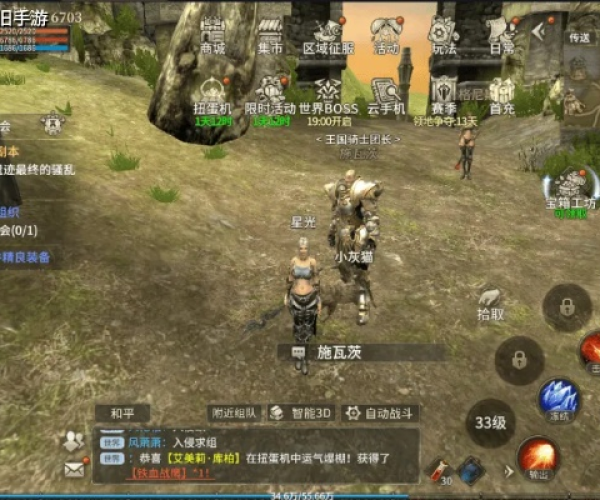The height and width of the screenshot is (500, 600).
Task: Open the 附近组队 nearby party button
Action: coord(235,412)
